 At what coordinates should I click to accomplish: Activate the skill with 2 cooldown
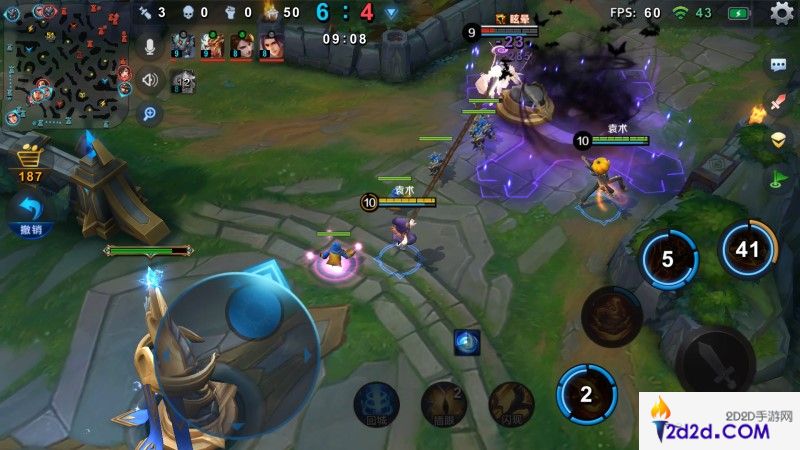[x=587, y=393]
